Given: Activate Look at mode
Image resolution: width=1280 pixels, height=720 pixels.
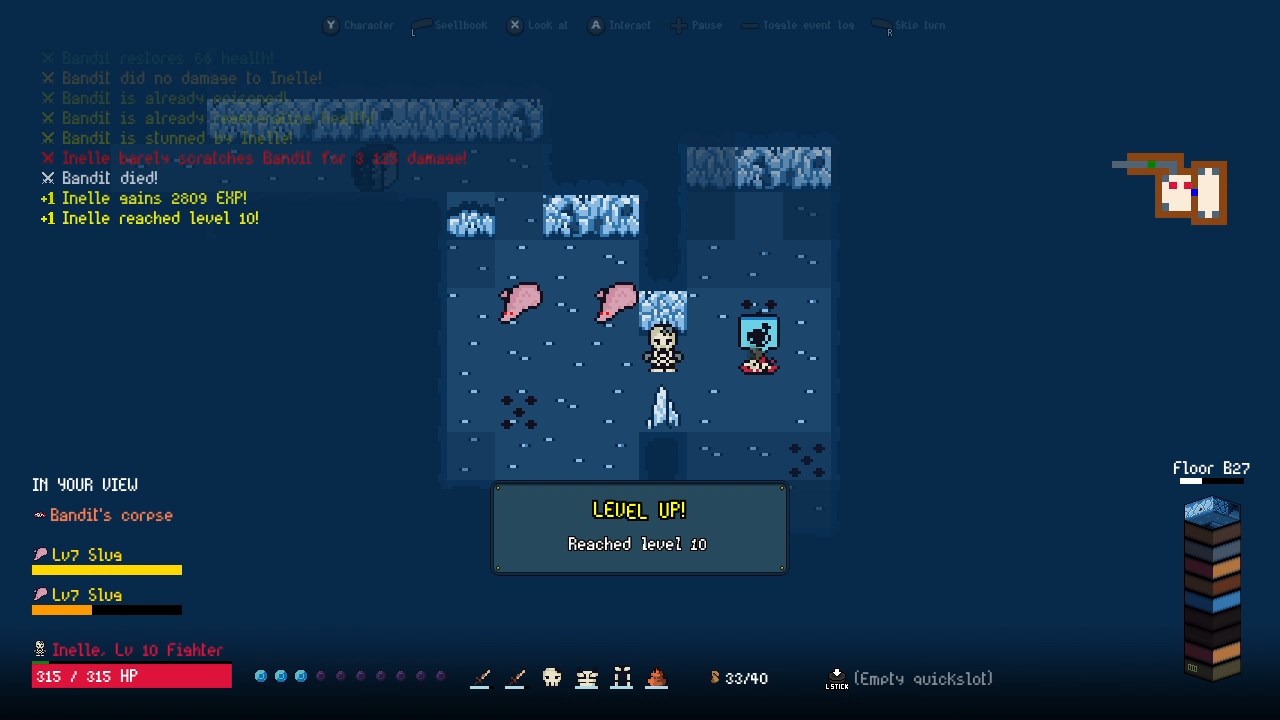Looking at the screenshot, I should 537,25.
